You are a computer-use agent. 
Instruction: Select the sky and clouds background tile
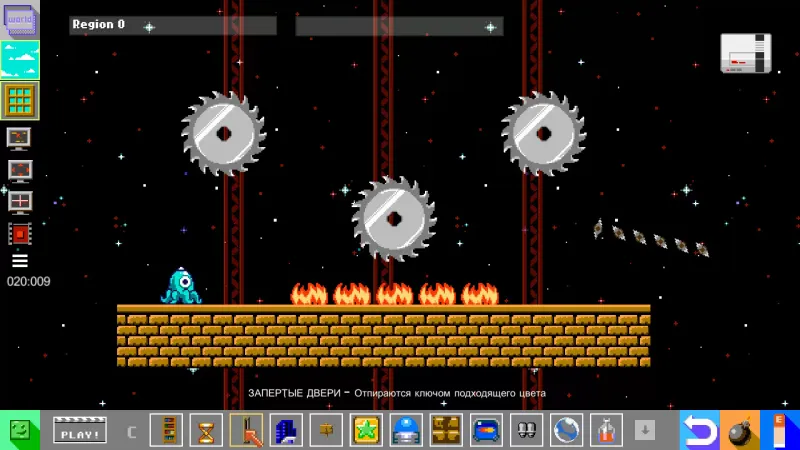click(19, 60)
